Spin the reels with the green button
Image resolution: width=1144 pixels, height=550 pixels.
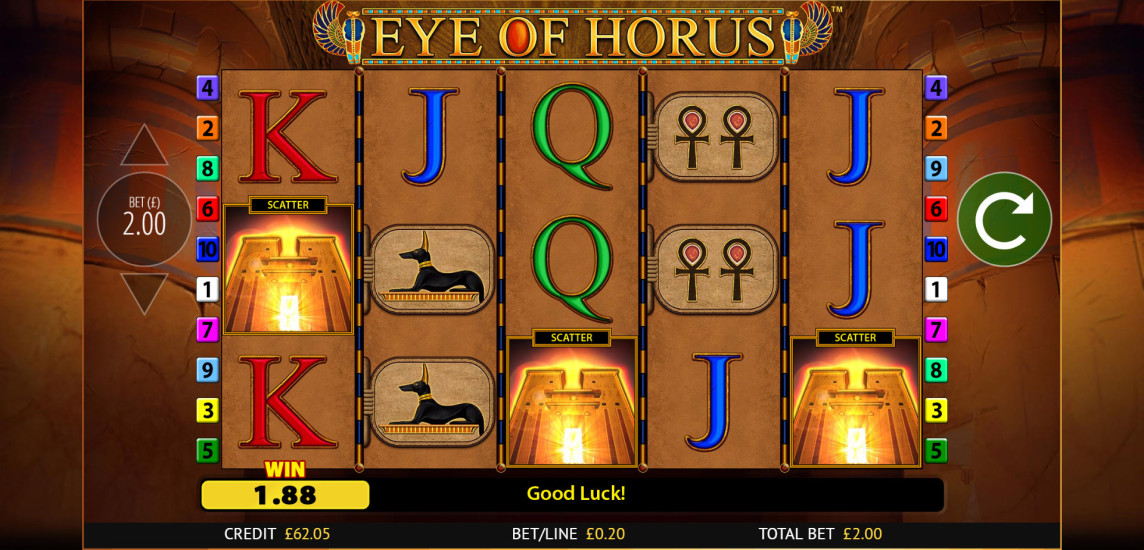[x=1004, y=220]
